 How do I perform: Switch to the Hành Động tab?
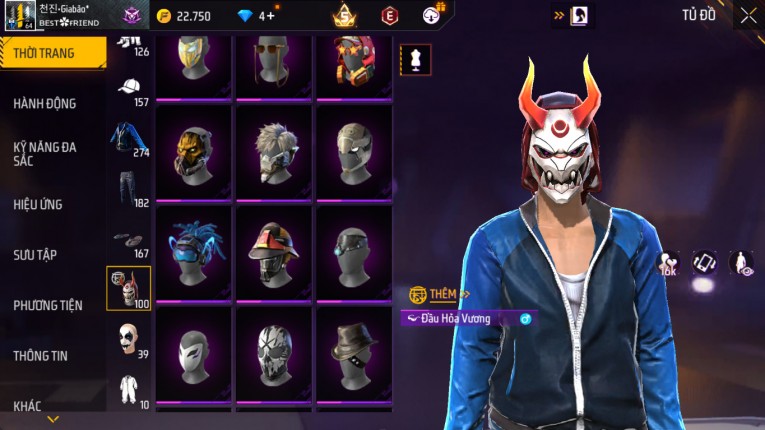pyautogui.click(x=45, y=103)
